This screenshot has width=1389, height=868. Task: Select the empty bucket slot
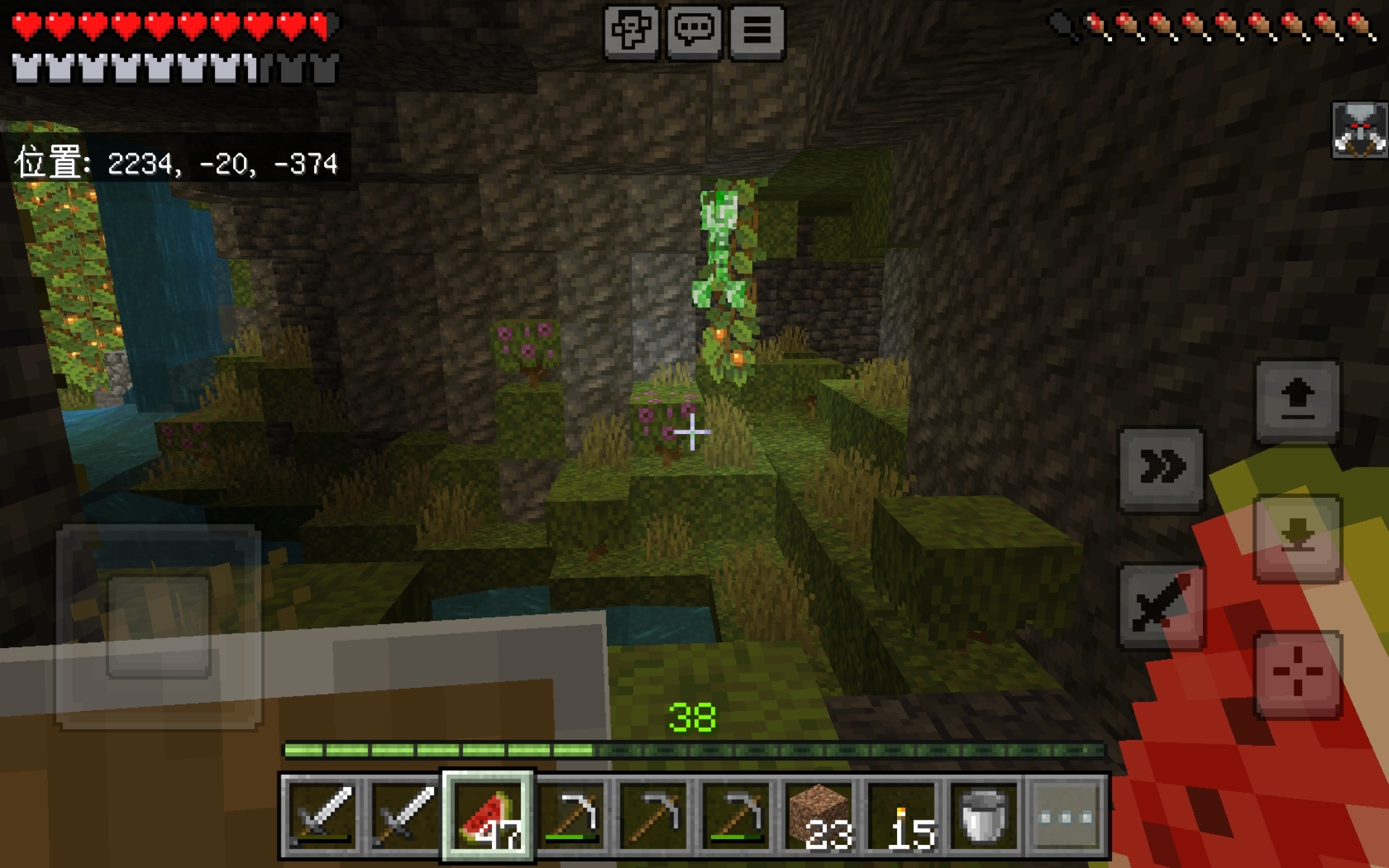coord(985,816)
